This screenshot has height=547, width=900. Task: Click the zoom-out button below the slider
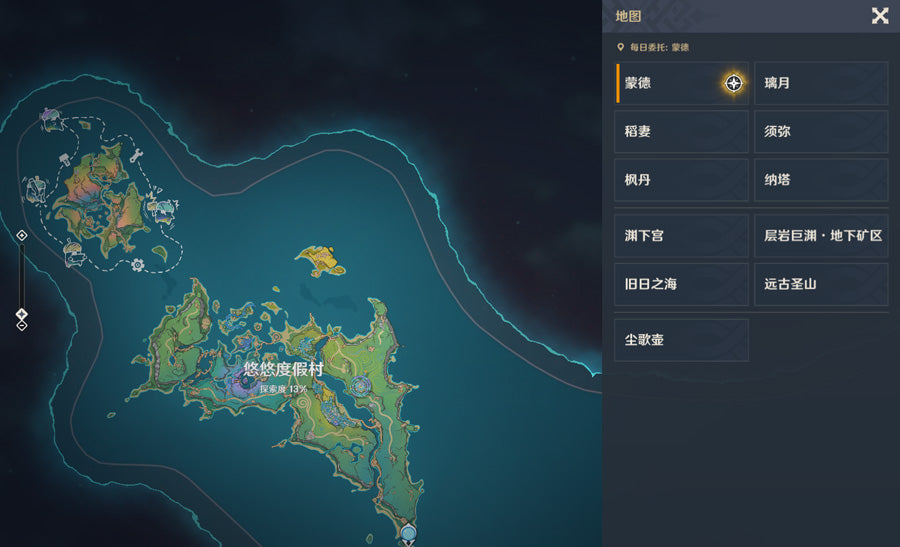[x=22, y=326]
